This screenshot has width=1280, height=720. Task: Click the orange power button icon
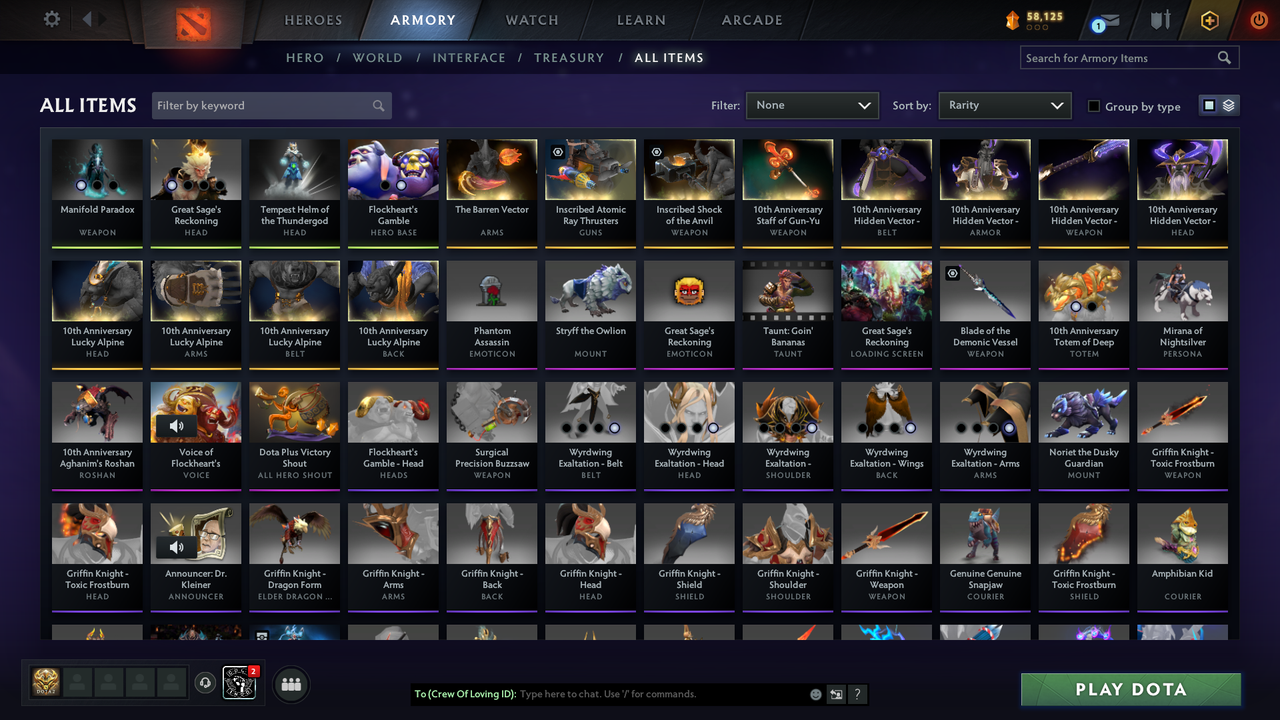1257,20
